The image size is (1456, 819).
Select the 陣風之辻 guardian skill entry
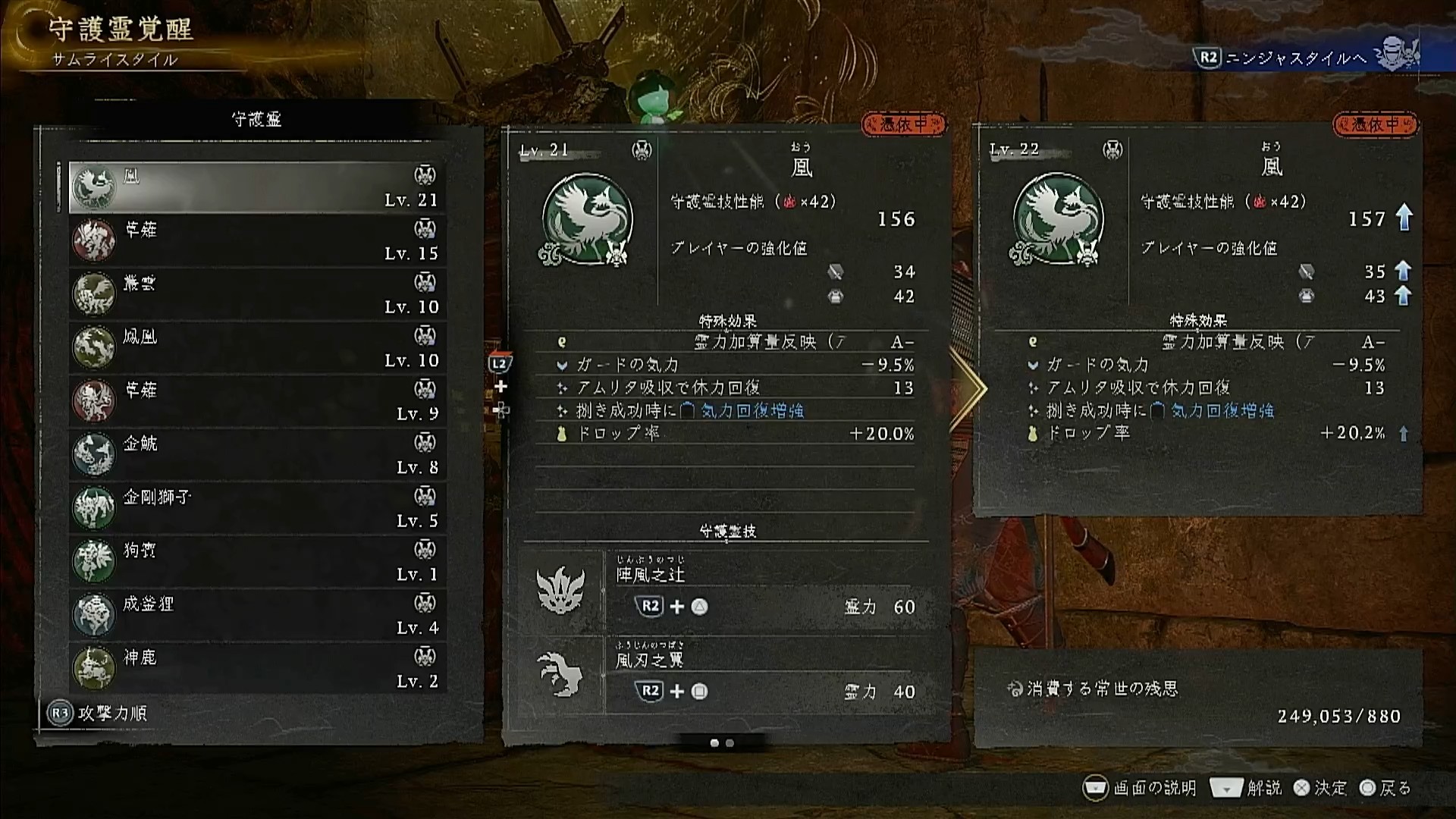tap(766, 591)
